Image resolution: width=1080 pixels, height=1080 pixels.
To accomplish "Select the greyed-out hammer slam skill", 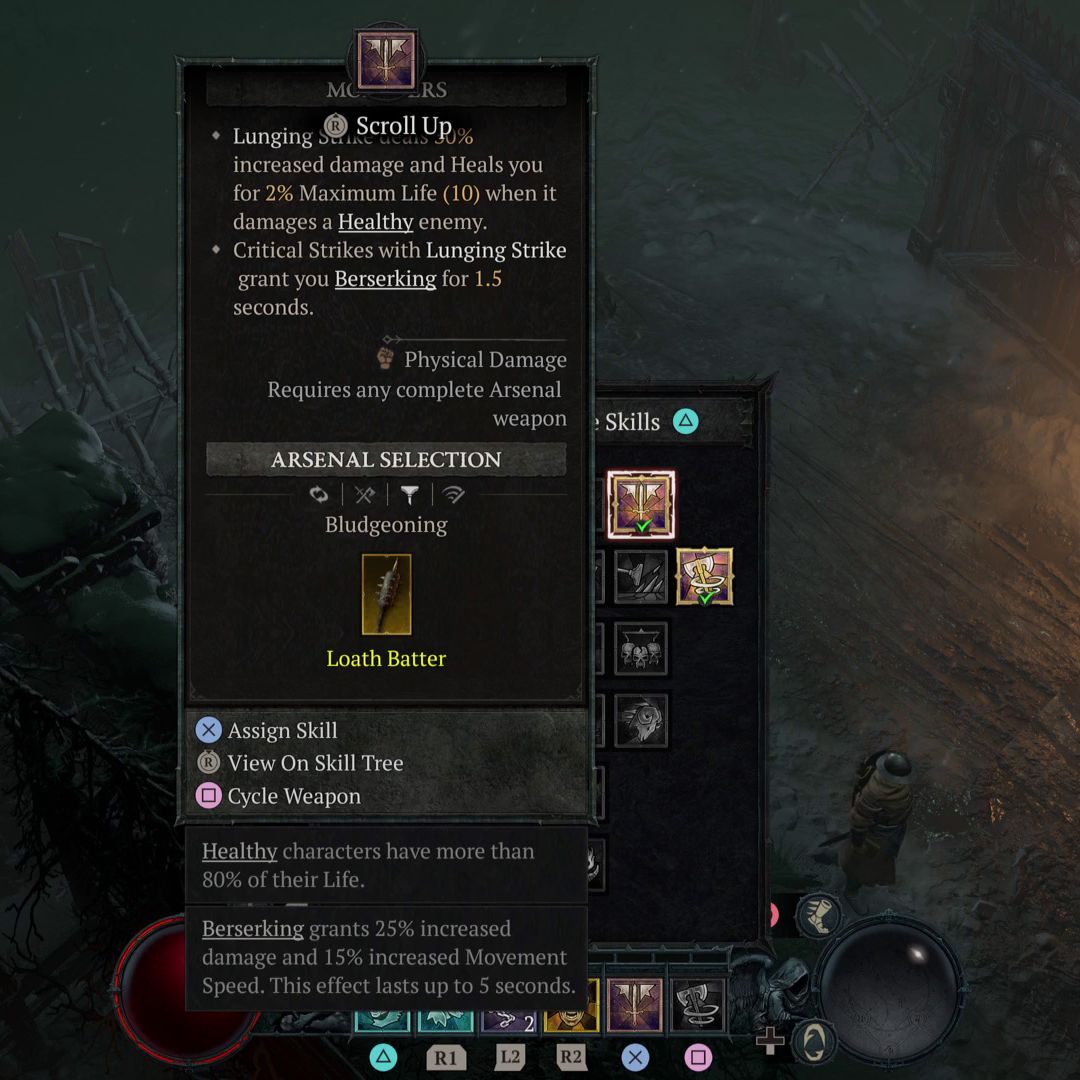I will point(641,576).
